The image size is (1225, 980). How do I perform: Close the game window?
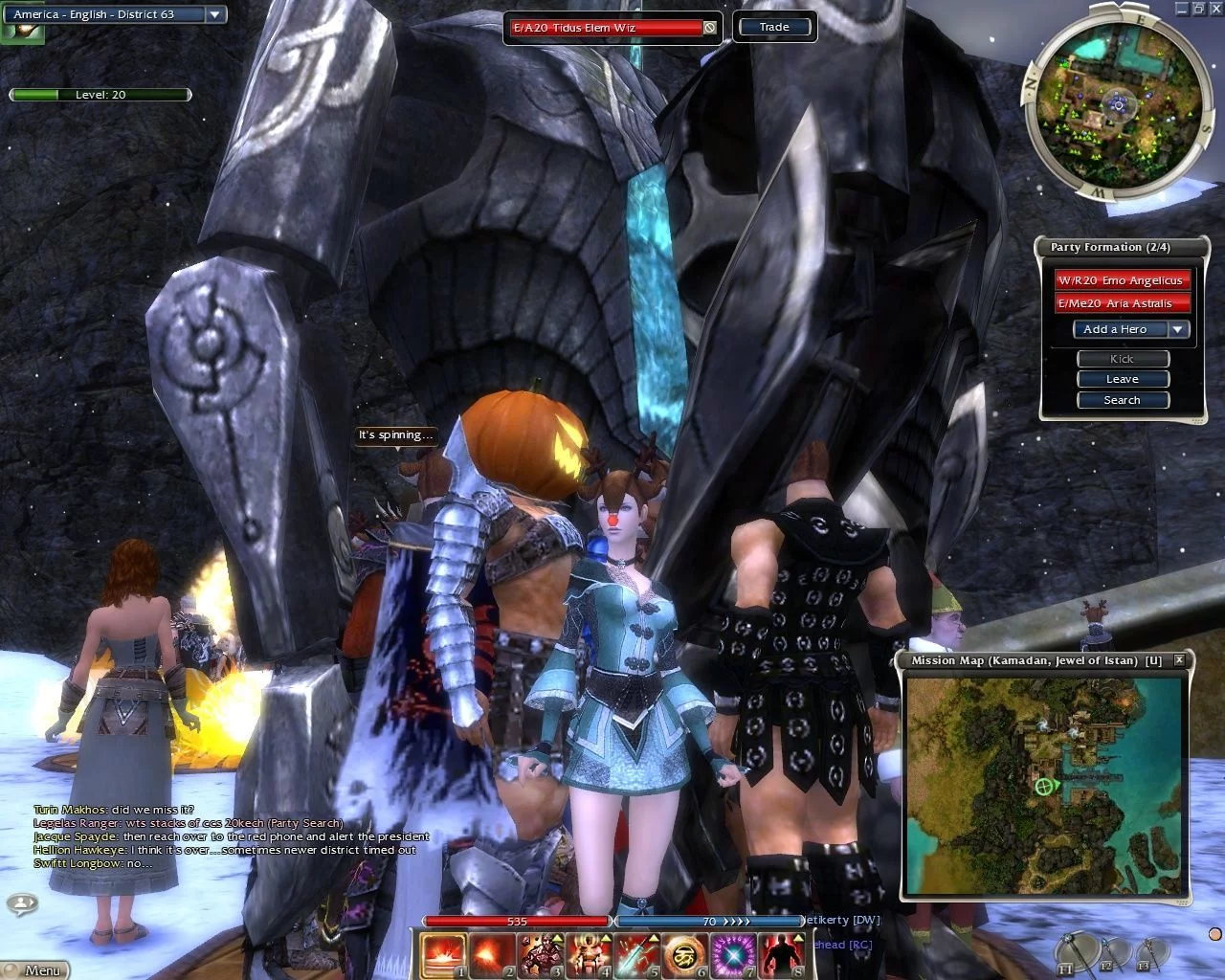point(1215,8)
